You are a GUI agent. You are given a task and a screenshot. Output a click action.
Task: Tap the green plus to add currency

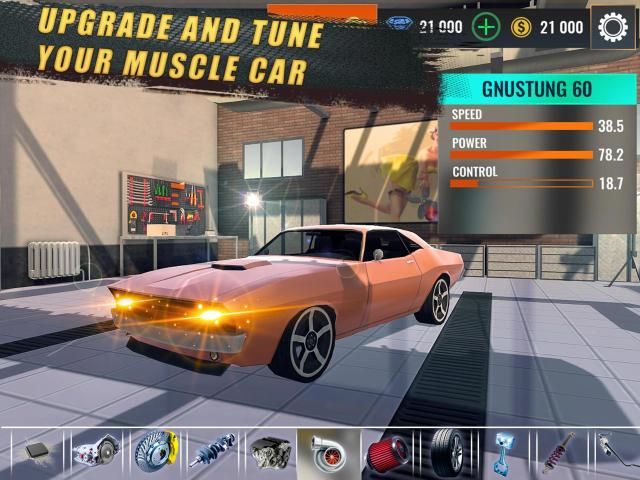(x=486, y=27)
